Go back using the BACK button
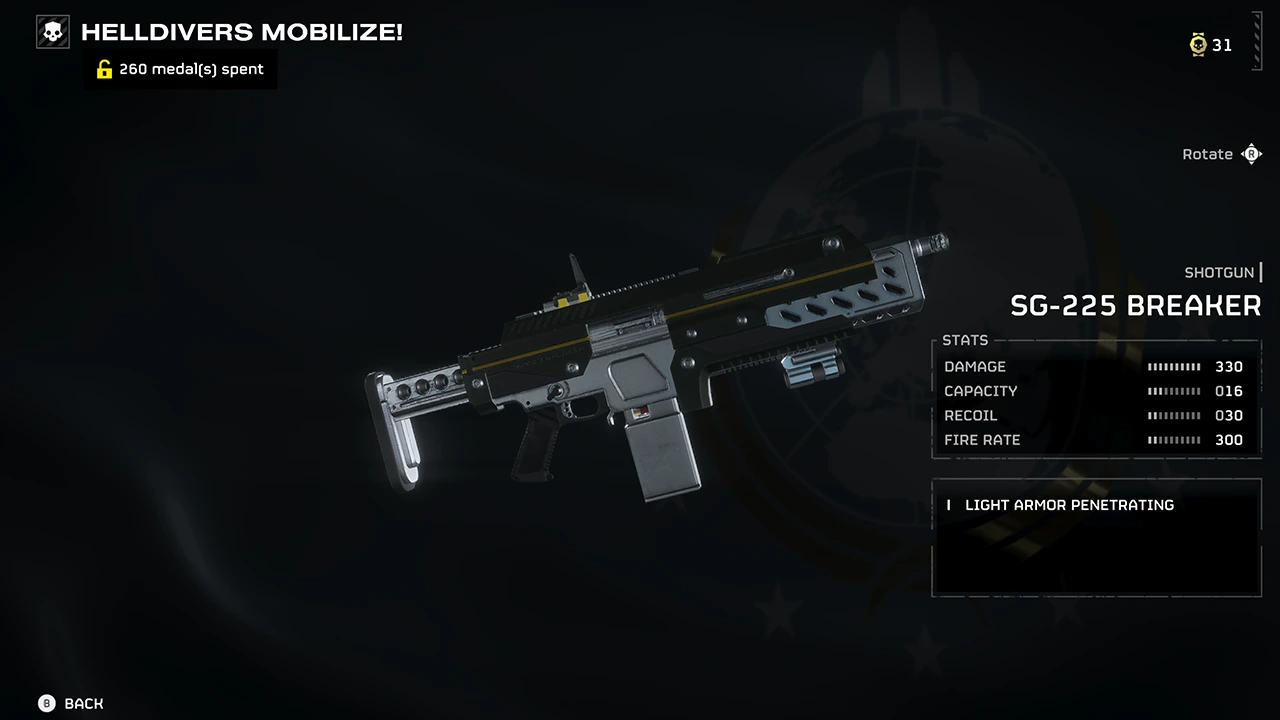1280x720 pixels. (71, 704)
